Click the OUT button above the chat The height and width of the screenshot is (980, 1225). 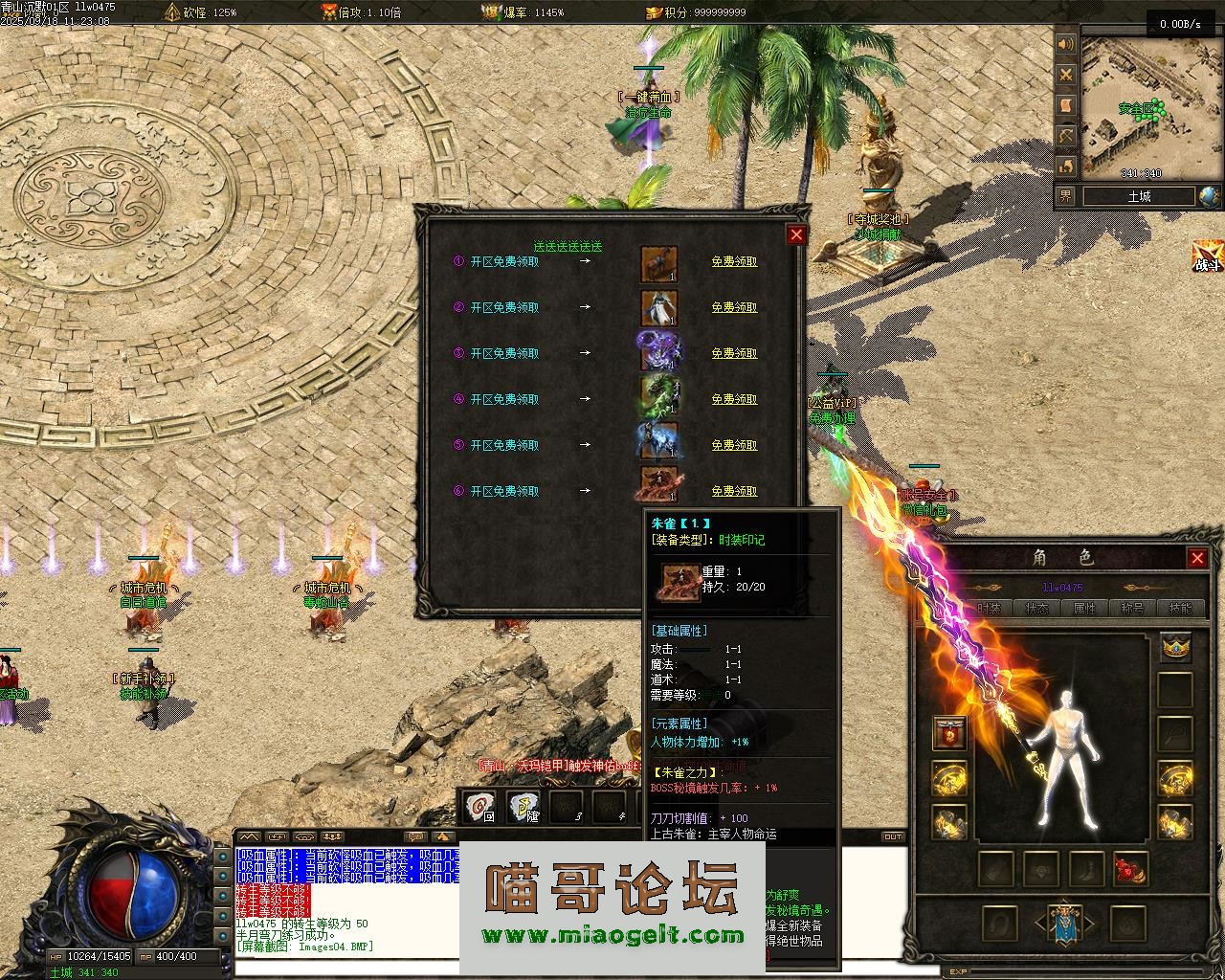tap(893, 836)
